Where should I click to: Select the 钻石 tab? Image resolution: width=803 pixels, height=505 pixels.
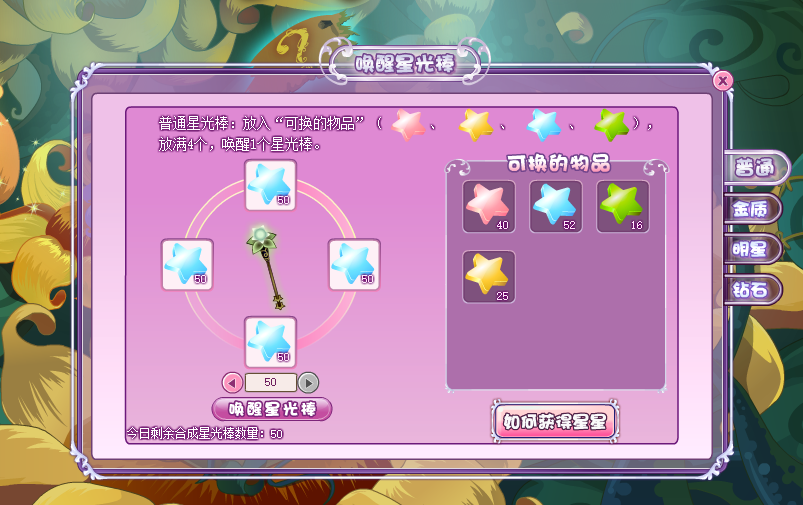[752, 290]
